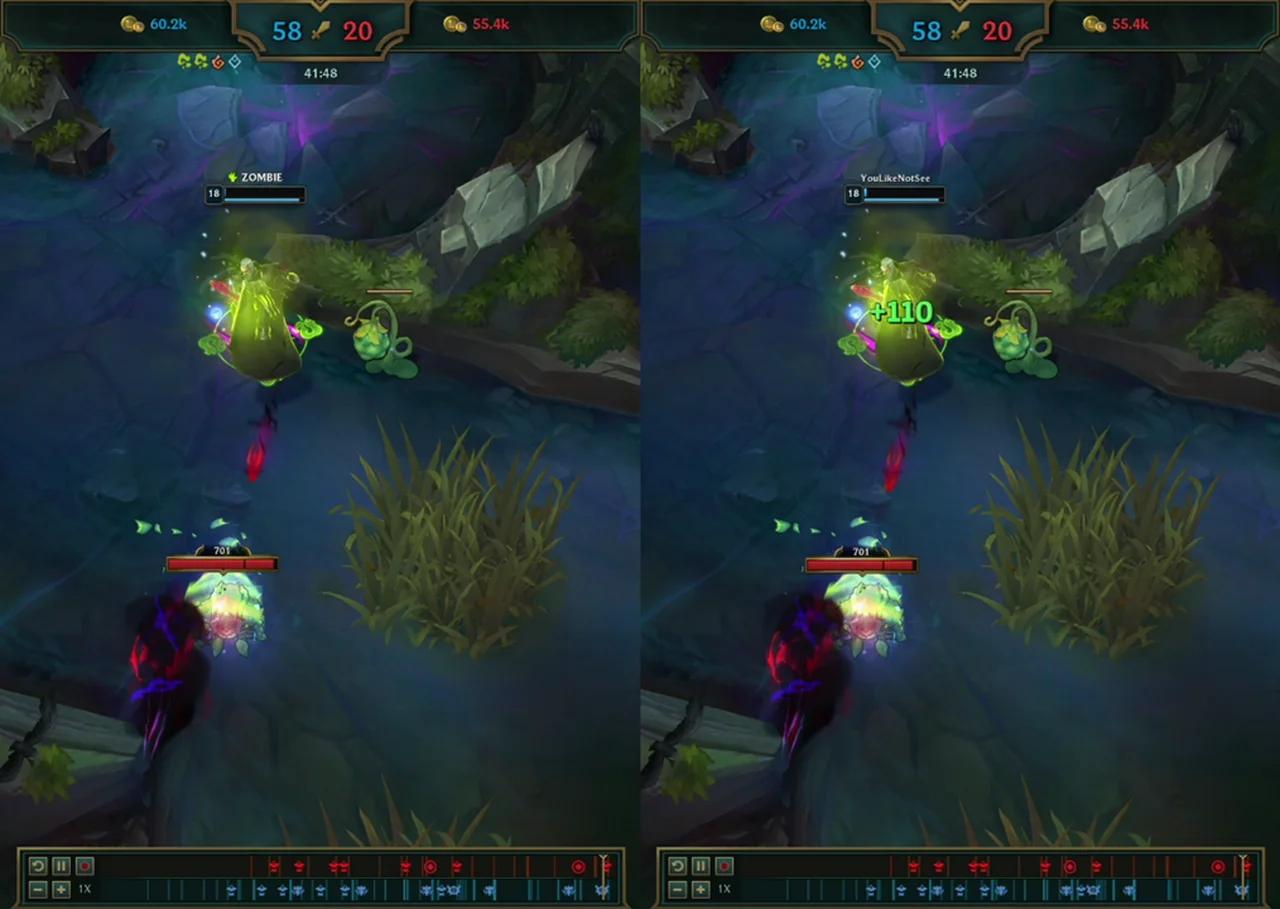Screen dimensions: 1280x909
Task: Click the restart replay icon
Action: point(37,866)
